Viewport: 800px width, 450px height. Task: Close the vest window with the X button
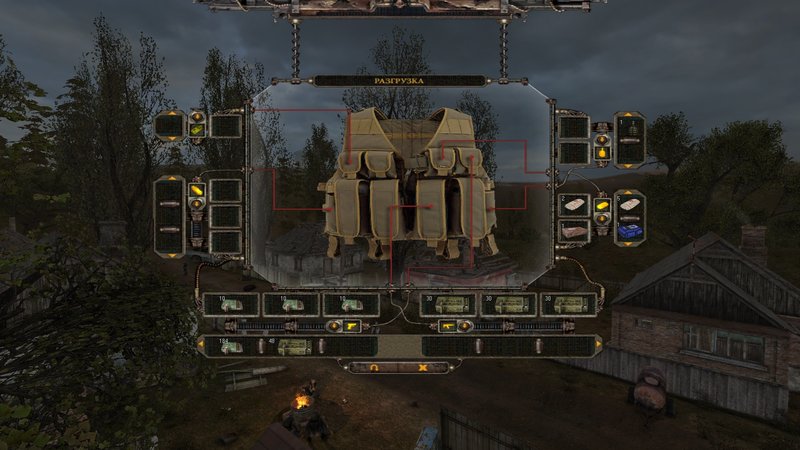pos(422,367)
